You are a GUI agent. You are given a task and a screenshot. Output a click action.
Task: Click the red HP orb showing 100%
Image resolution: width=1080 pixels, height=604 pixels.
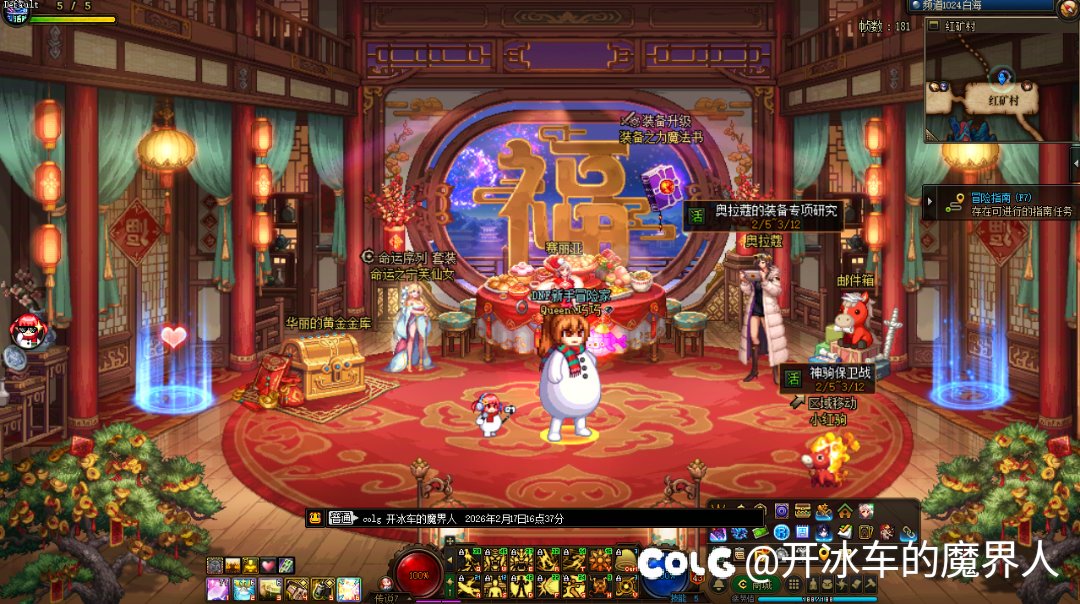coord(419,574)
